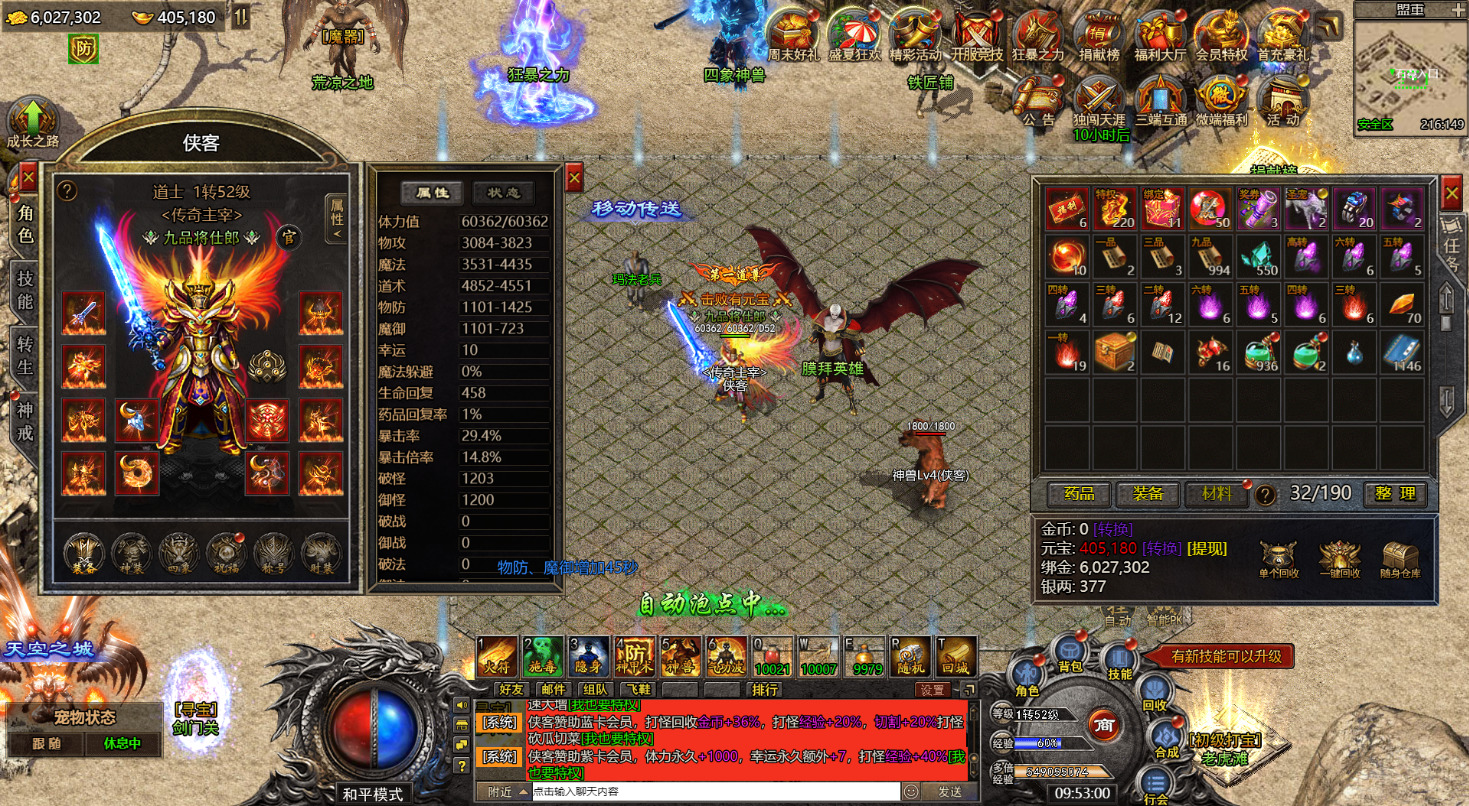Screen dimensions: 1469x806
Task: Click the 提现 withdraw link
Action: coord(1206,548)
